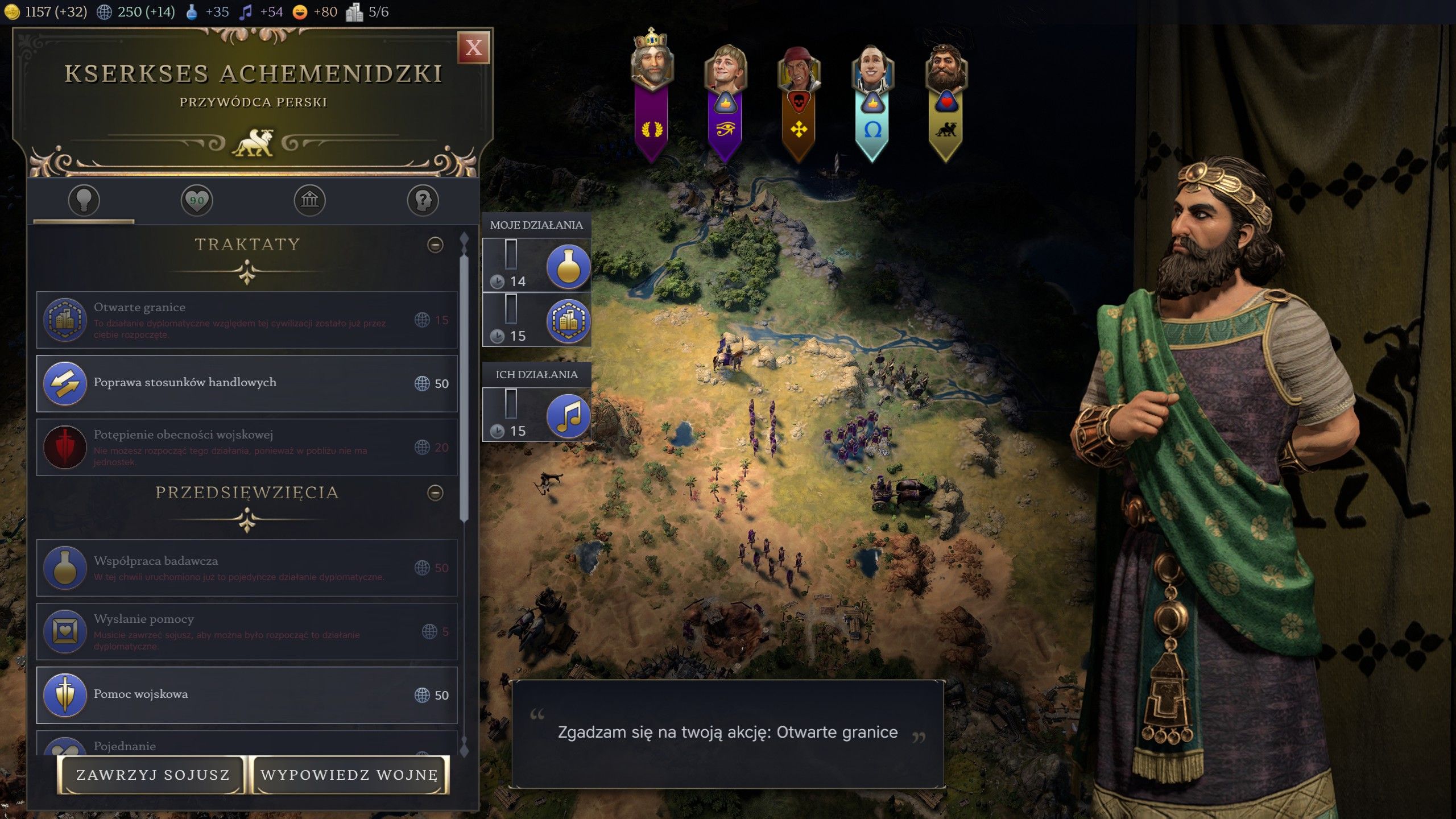Select the Pomoc wojskowa endeavor
Screen dimensions: 1456x819
(x=247, y=695)
